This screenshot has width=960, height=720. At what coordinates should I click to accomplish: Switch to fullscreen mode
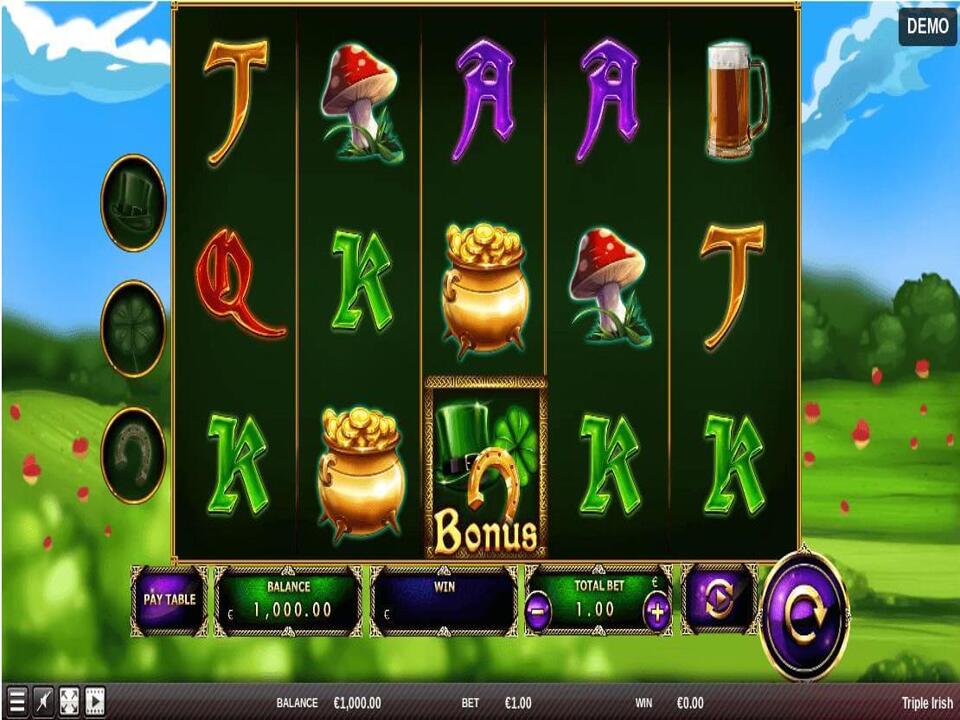tap(69, 700)
